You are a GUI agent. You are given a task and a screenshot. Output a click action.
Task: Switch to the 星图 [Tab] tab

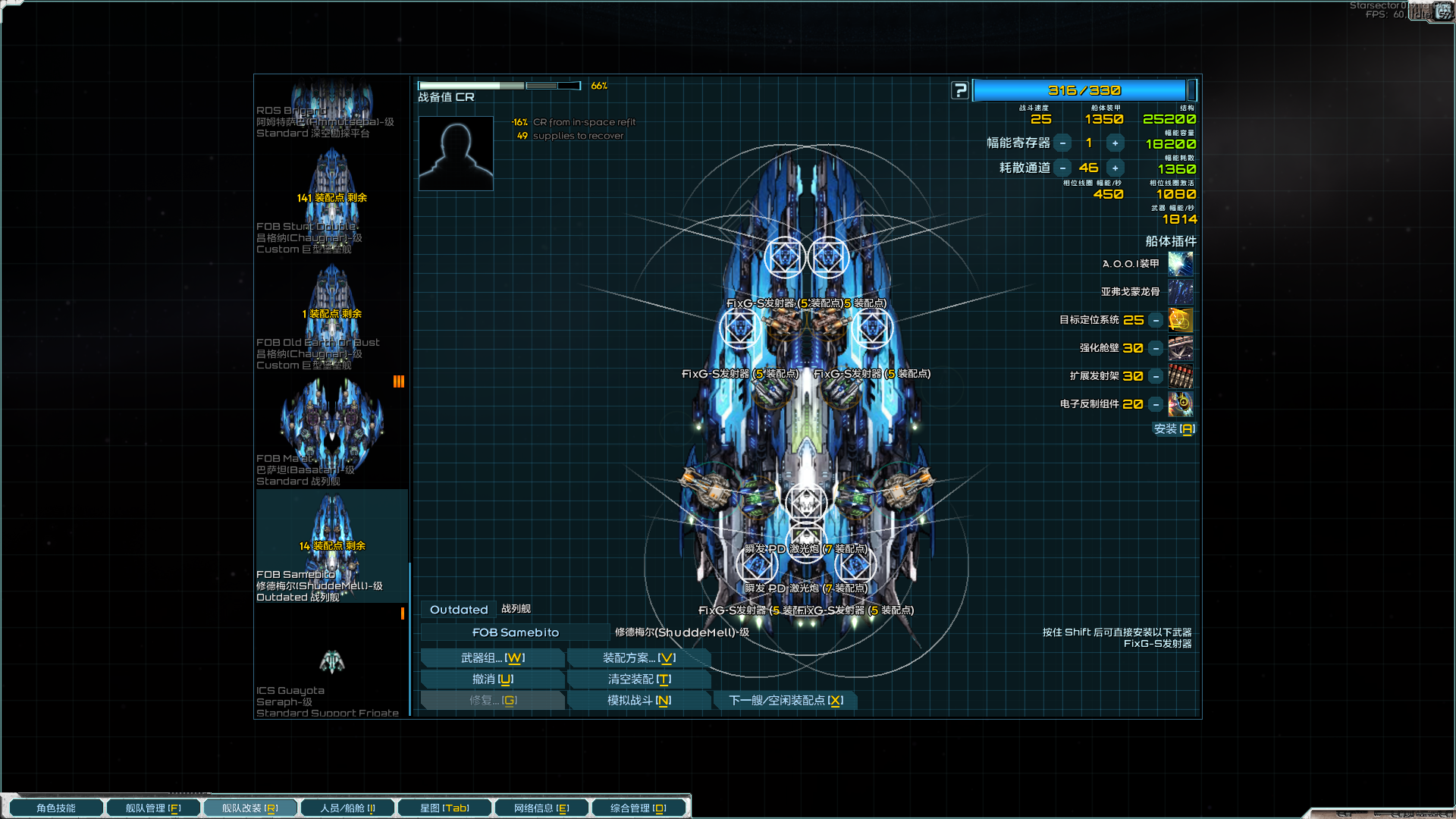click(x=444, y=807)
